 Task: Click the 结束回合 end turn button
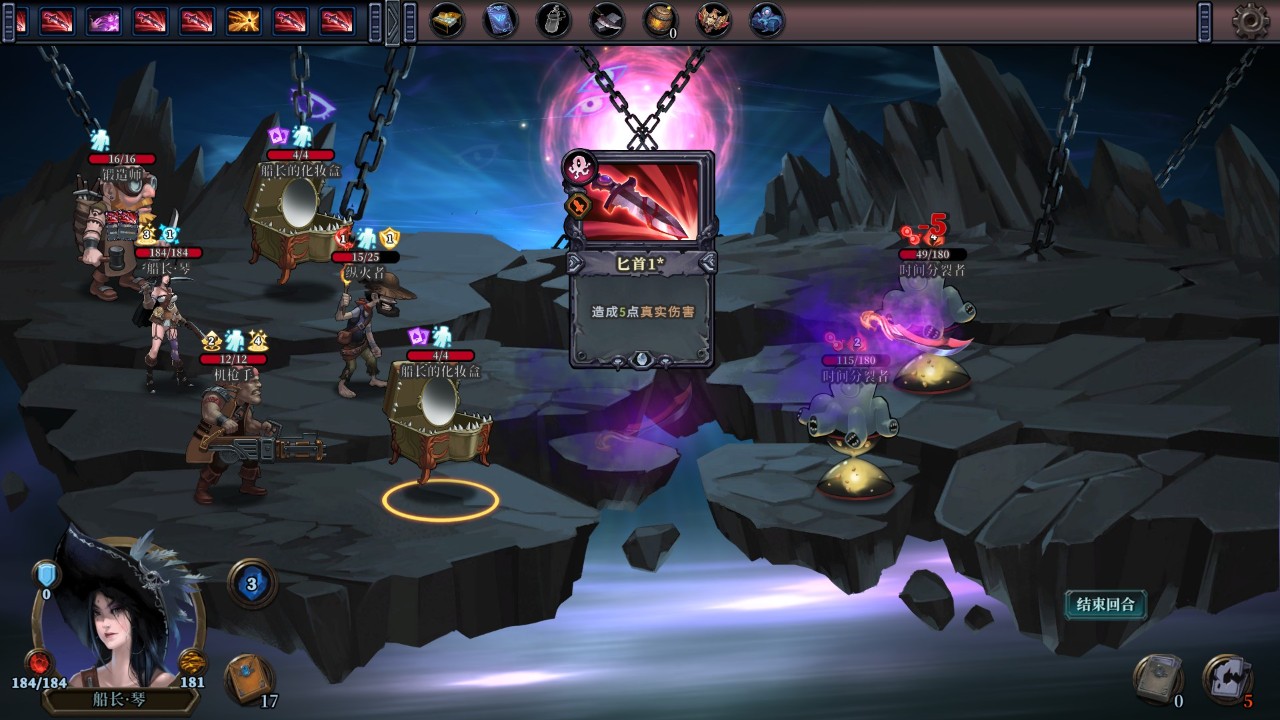(1105, 604)
